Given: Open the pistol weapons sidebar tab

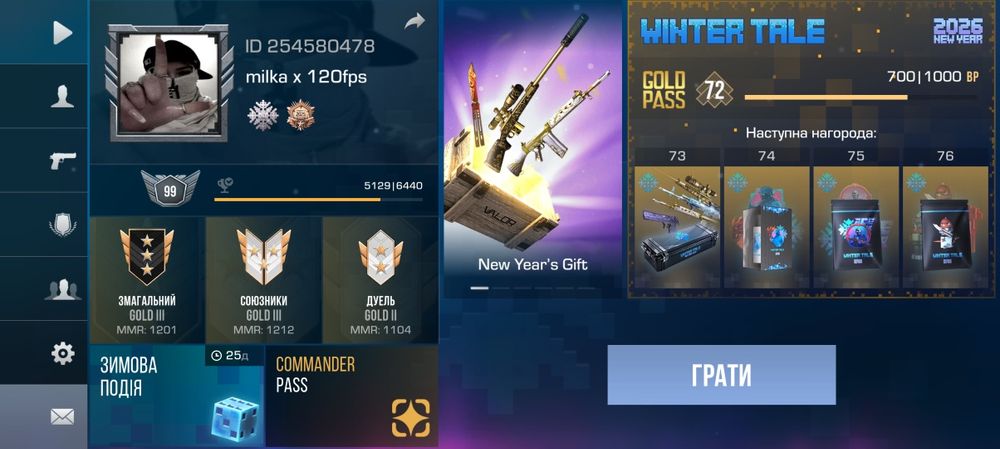Looking at the screenshot, I should 62,161.
